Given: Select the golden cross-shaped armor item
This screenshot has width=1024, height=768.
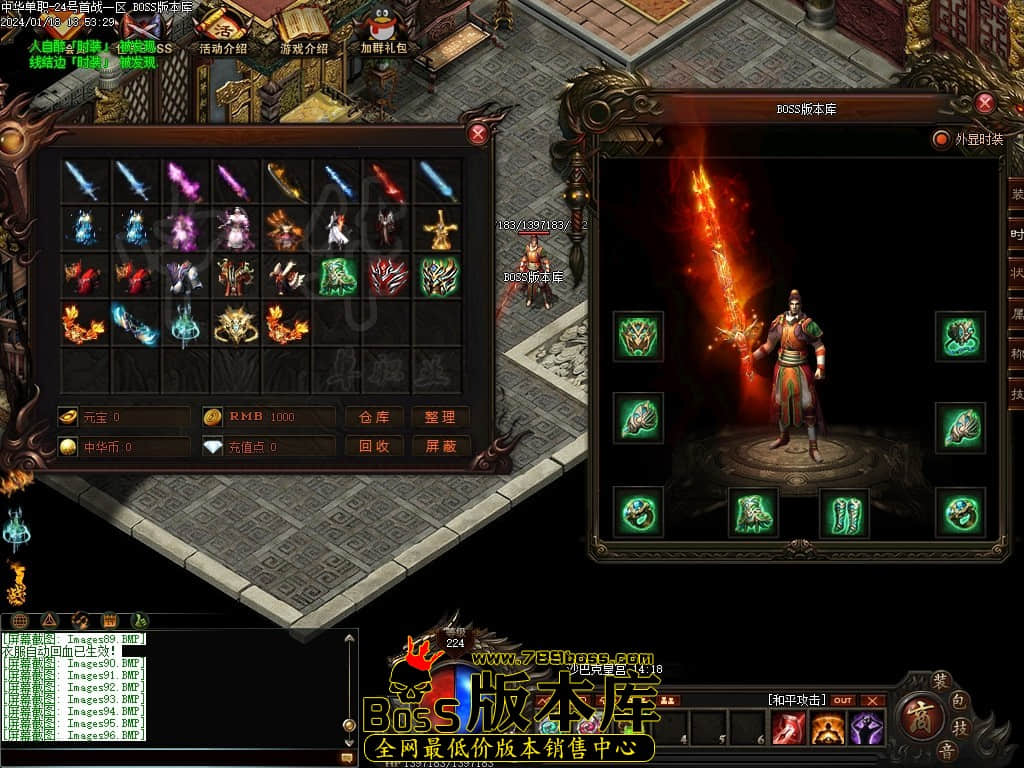Looking at the screenshot, I should (439, 230).
